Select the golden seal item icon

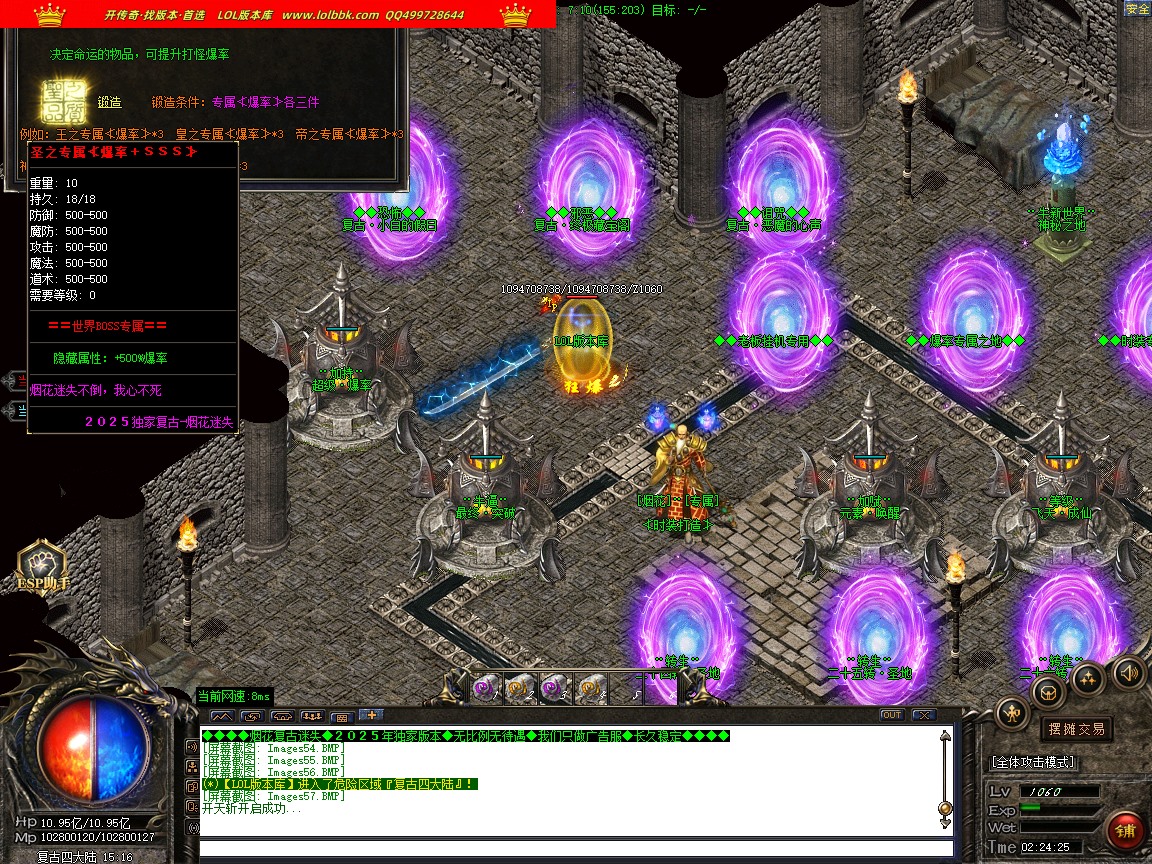tap(60, 100)
